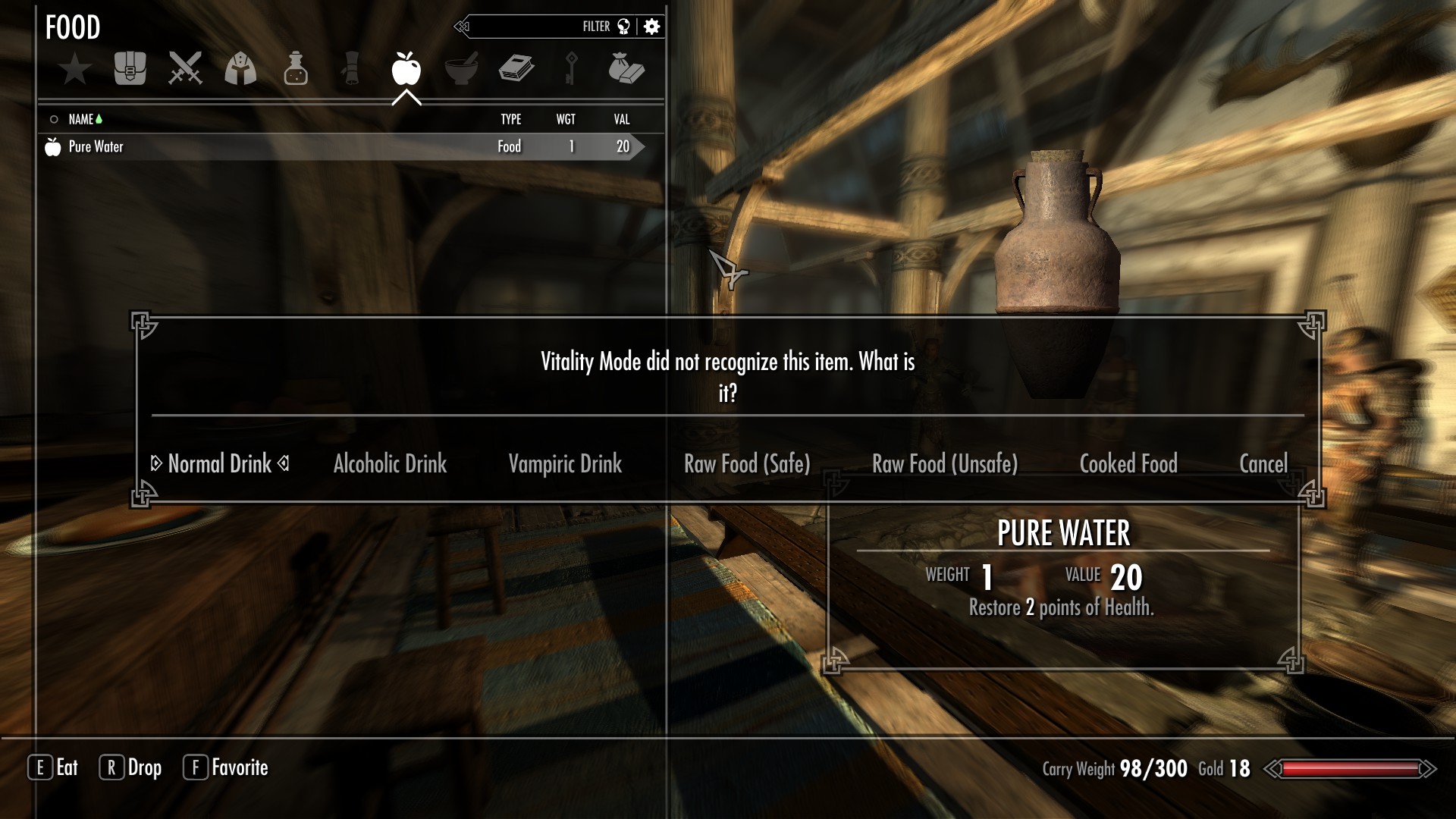
Task: Open the Favorites star category
Action: (75, 70)
